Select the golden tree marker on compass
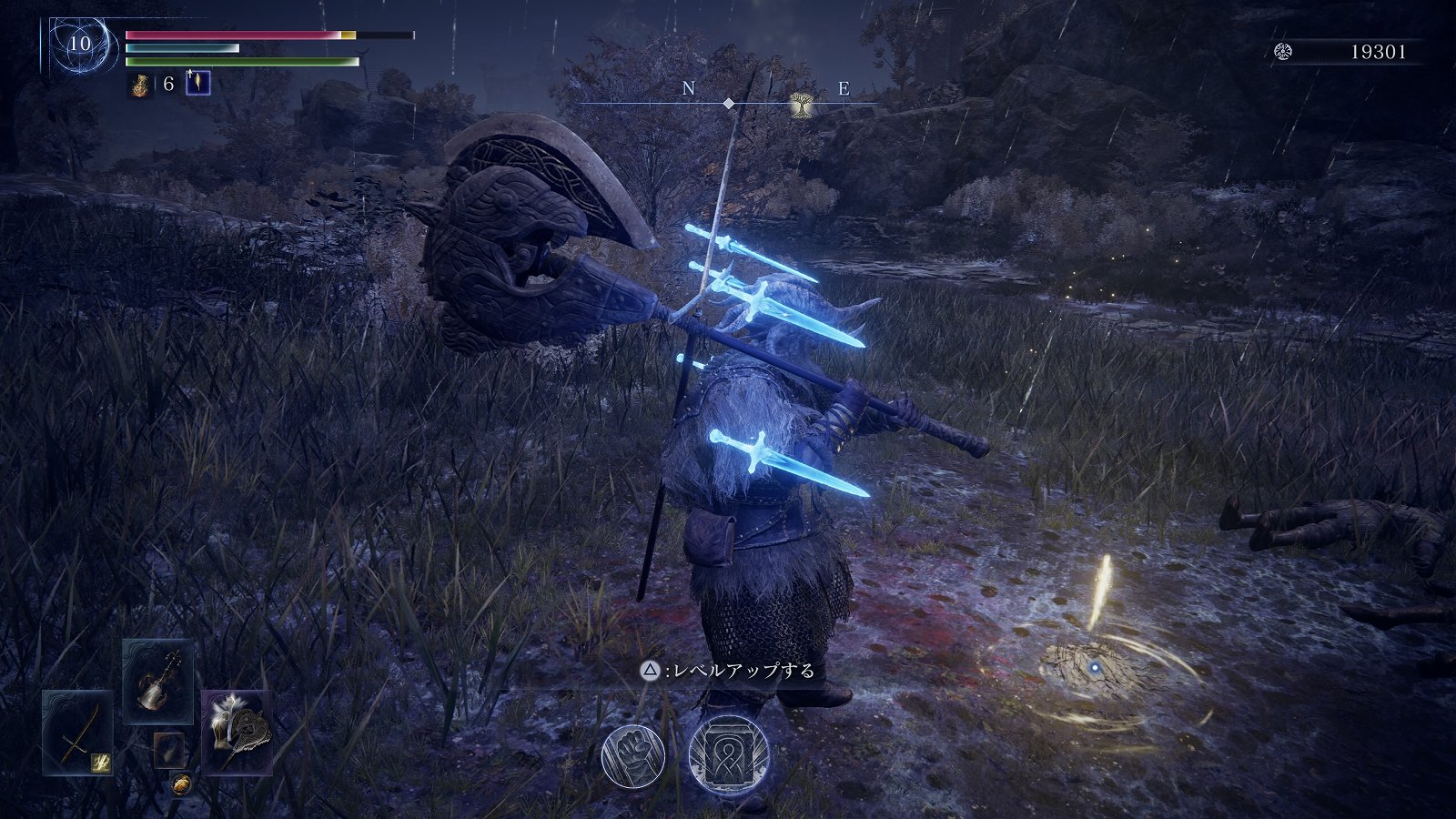This screenshot has height=819, width=1456. [x=802, y=105]
